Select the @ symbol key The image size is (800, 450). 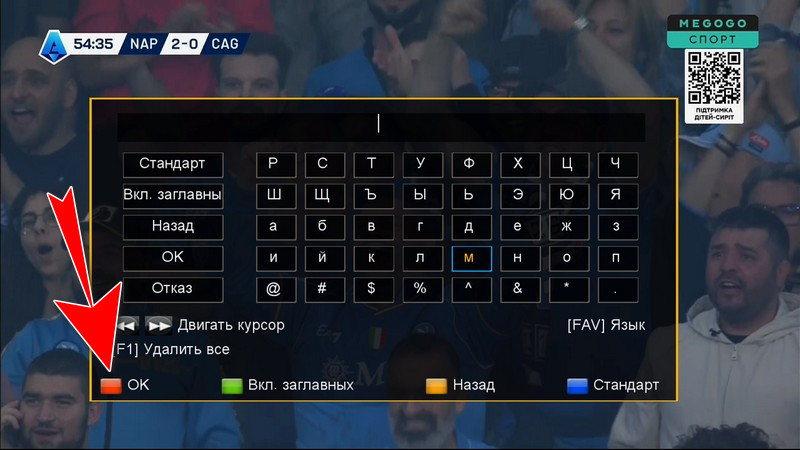pyautogui.click(x=274, y=289)
